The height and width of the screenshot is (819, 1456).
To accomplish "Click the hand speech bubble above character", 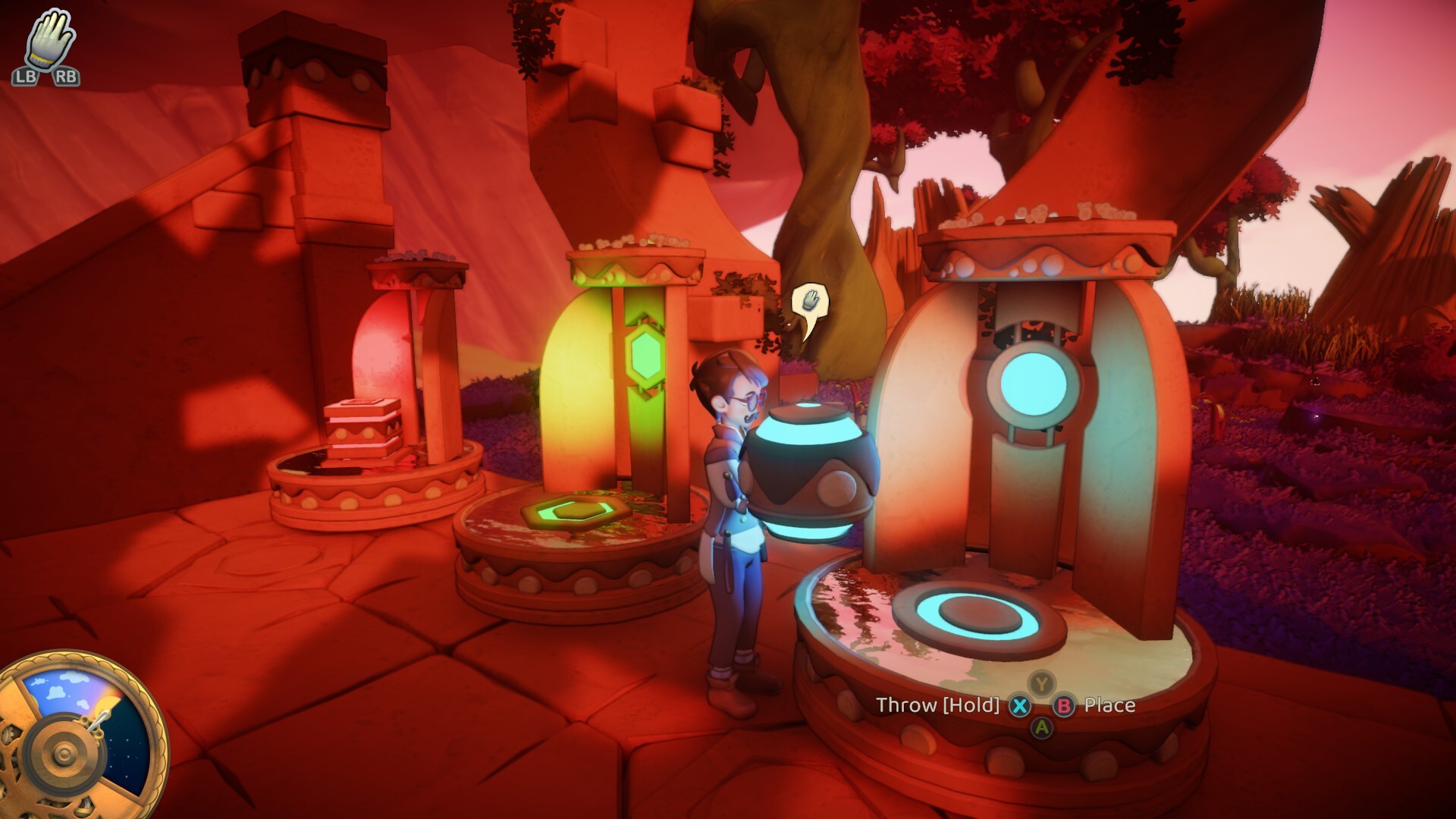I will coord(810,304).
